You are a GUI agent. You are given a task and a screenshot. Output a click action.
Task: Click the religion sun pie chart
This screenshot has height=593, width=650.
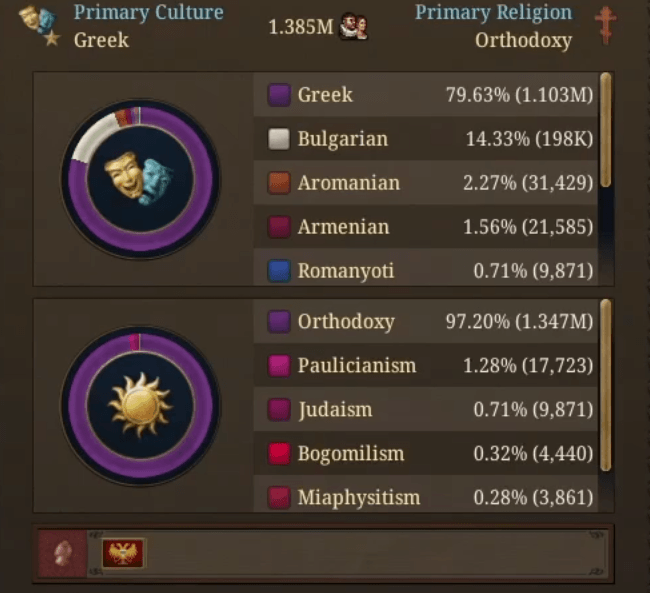pos(140,405)
